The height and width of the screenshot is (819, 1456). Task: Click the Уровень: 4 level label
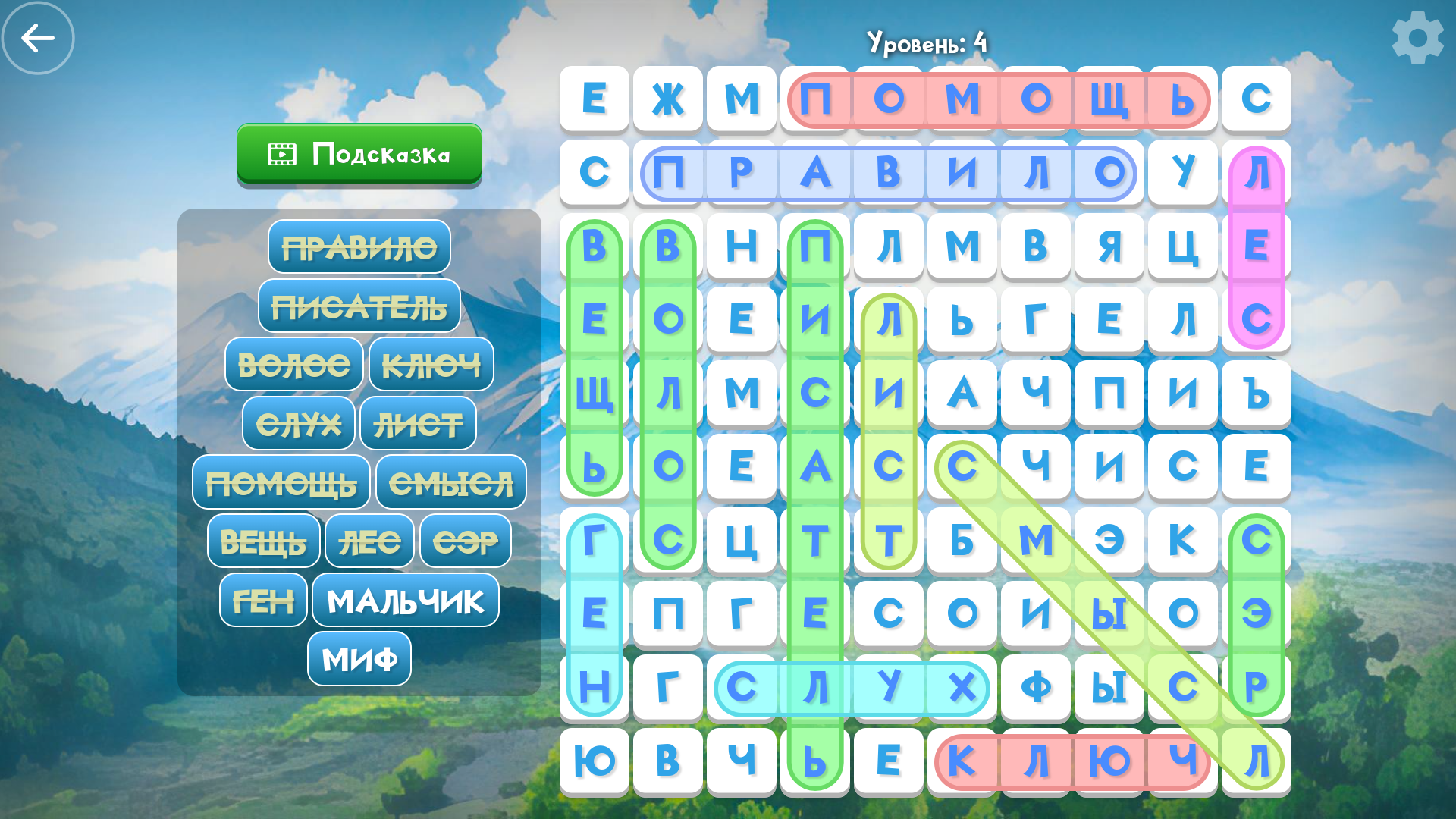(927, 42)
